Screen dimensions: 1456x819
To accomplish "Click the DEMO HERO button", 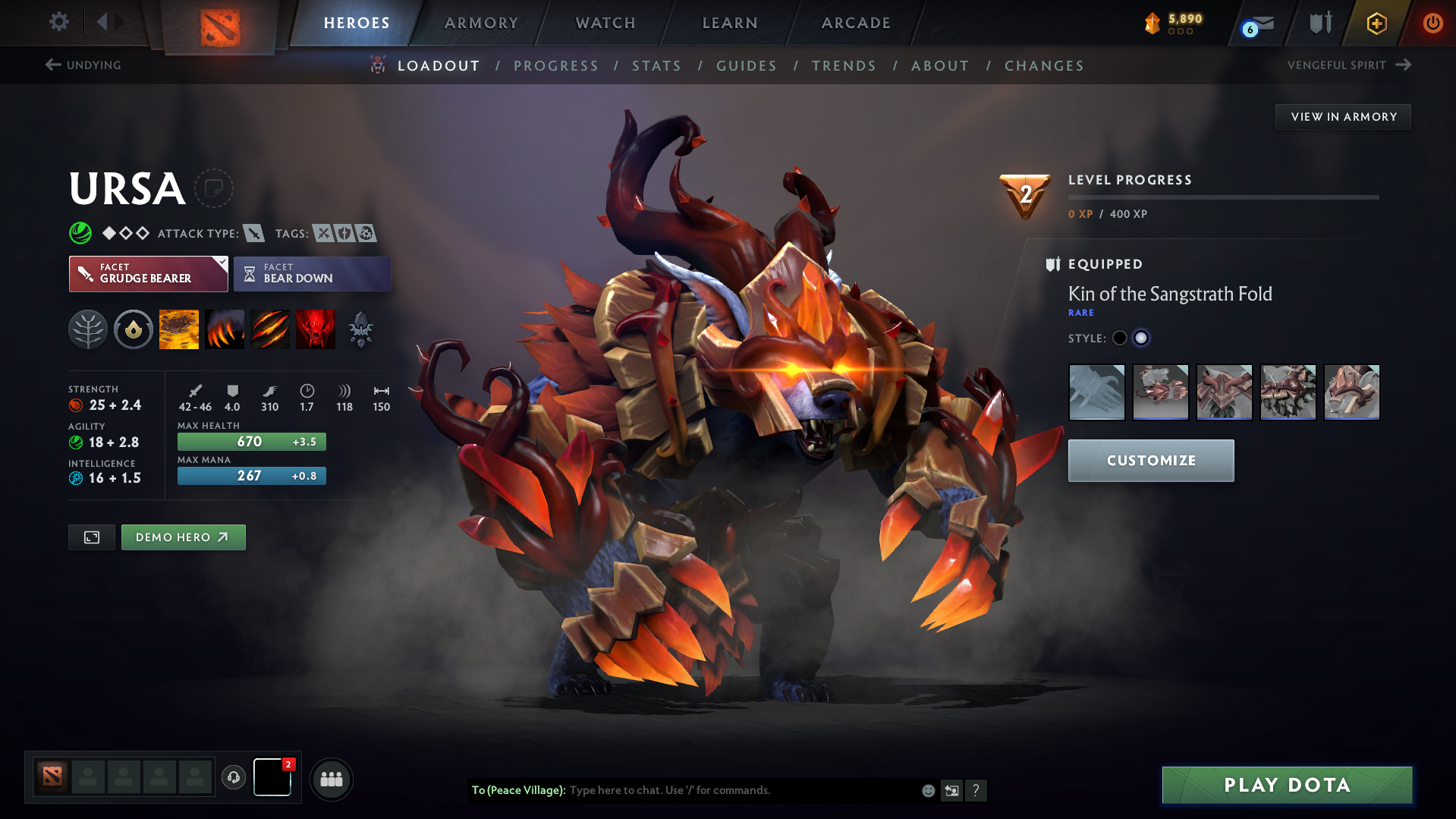I will coord(183,537).
